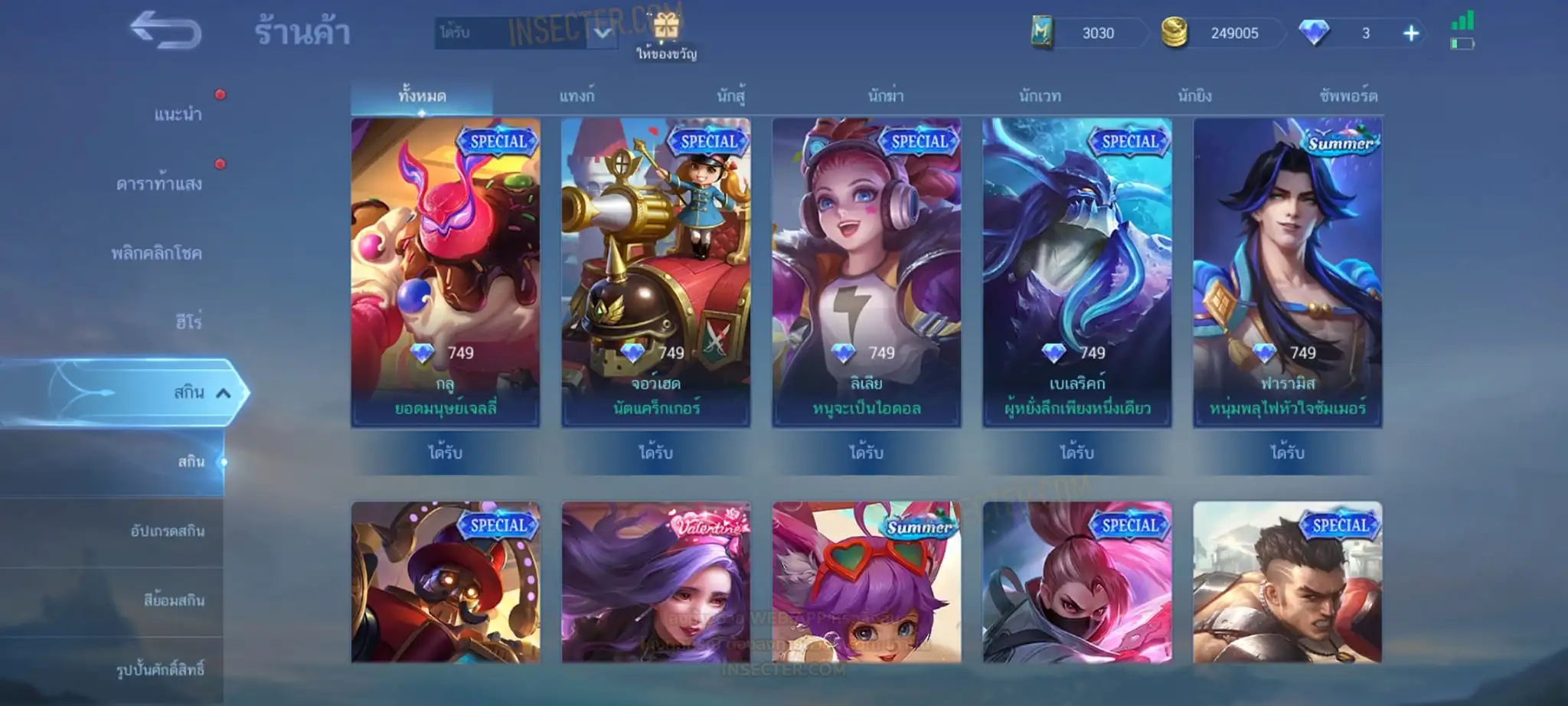This screenshot has width=1568, height=706.
Task: Open the แนะนำ shop menu
Action: point(178,115)
